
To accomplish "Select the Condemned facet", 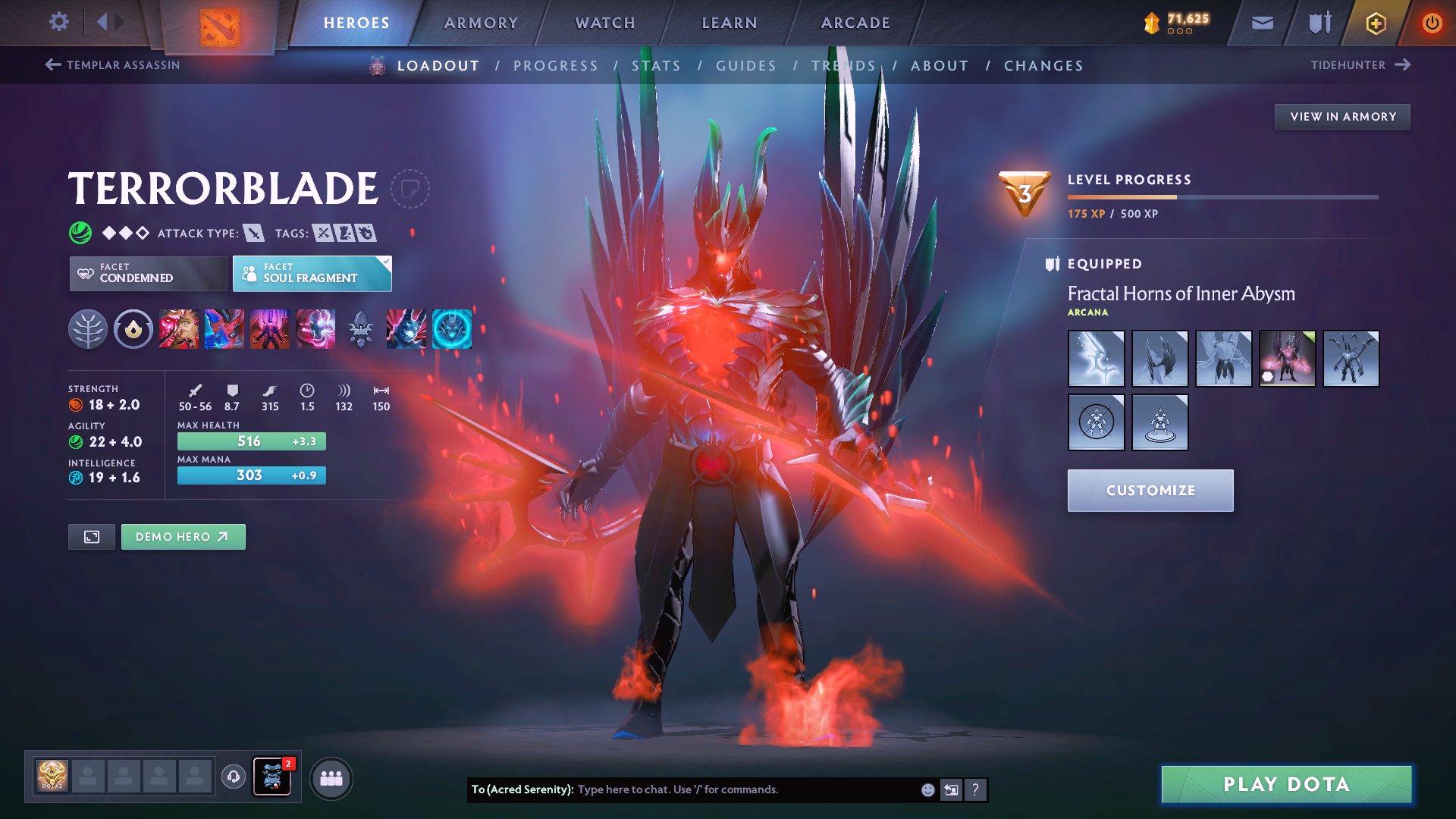I will [x=148, y=273].
